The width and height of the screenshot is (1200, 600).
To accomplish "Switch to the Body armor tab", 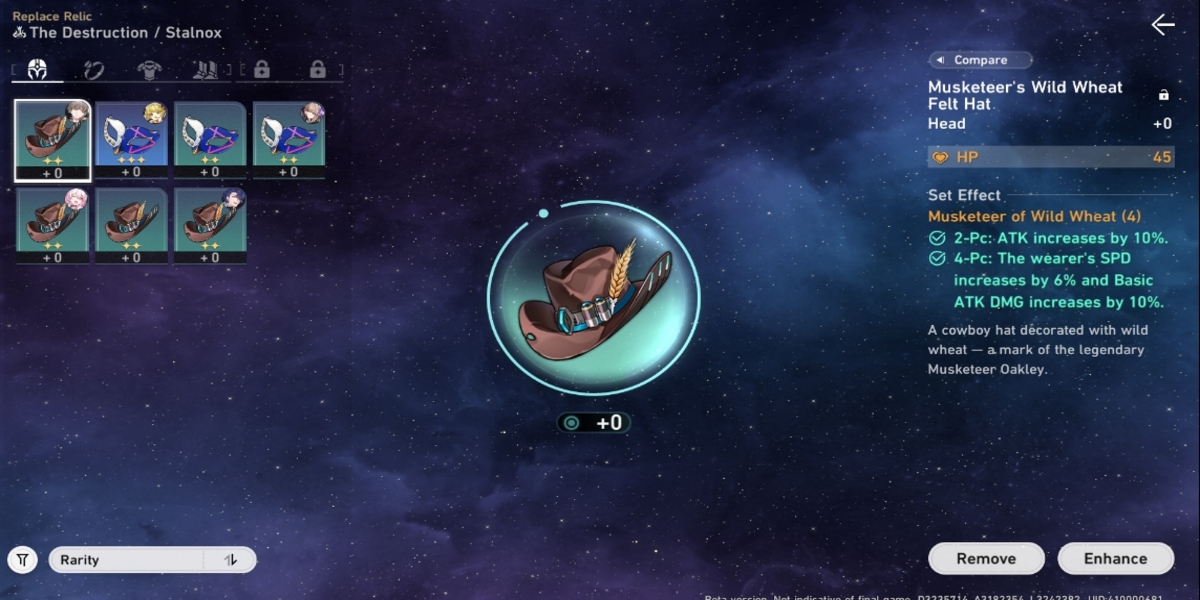I will [x=149, y=70].
